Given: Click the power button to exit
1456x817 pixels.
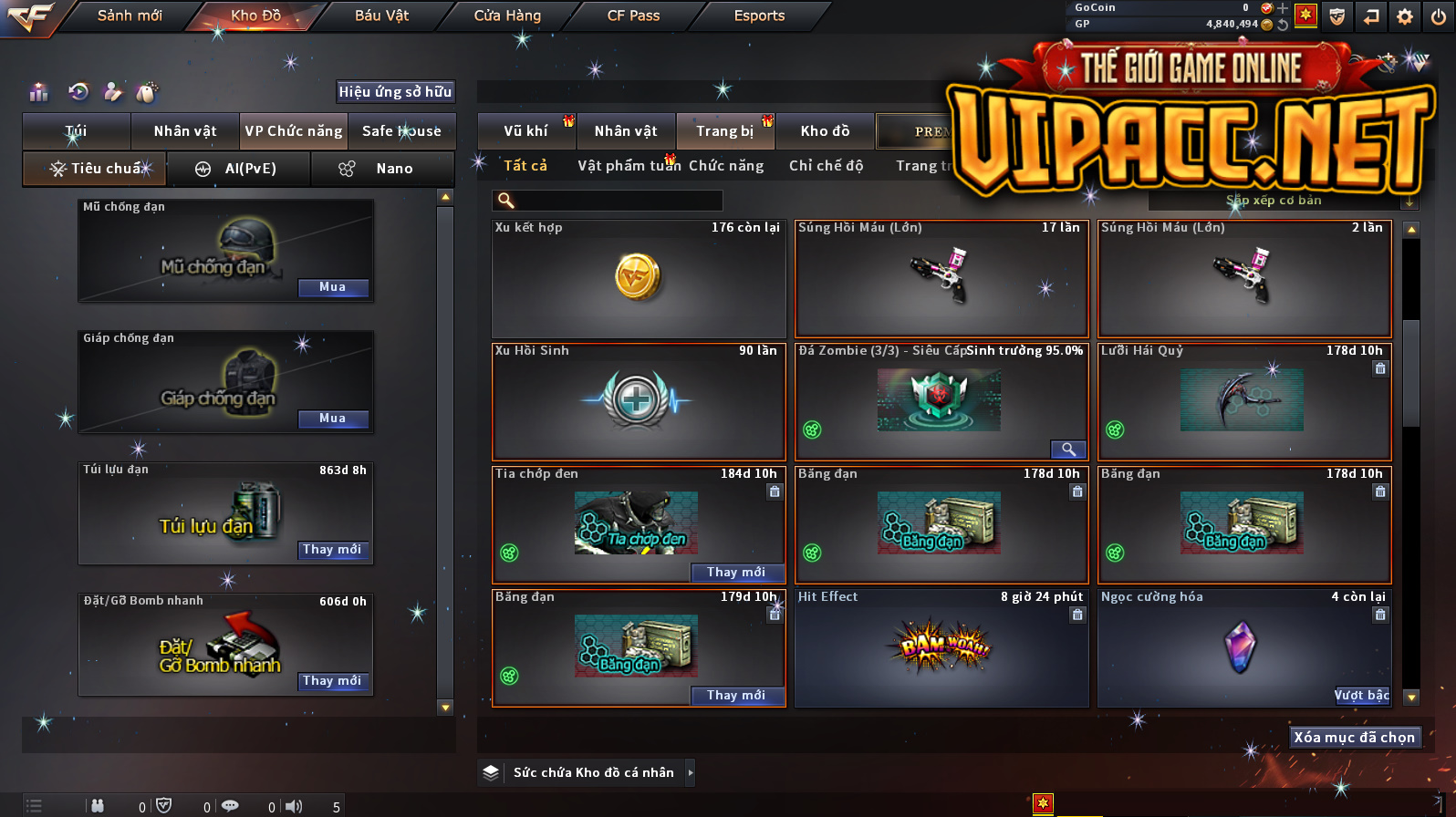Looking at the screenshot, I should pos(1439,16).
